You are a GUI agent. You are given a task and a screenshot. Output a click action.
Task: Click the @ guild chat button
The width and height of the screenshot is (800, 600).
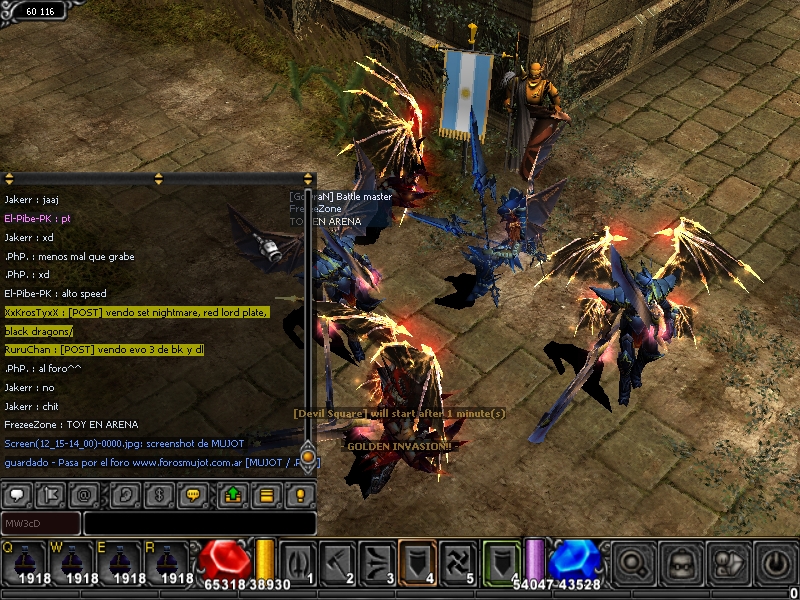tap(85, 494)
